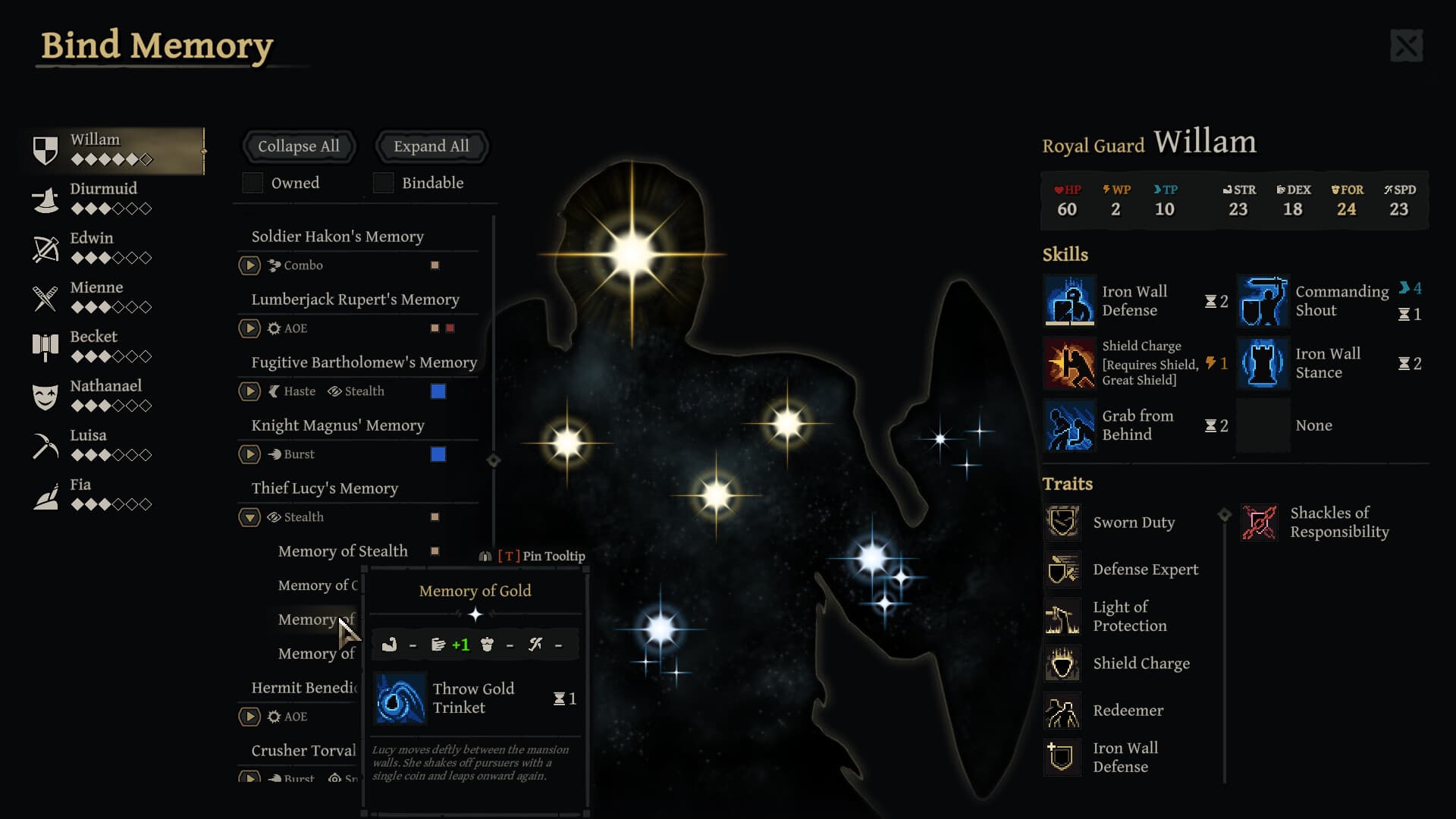
Task: Toggle the Bindable filter checkbox
Action: (384, 183)
